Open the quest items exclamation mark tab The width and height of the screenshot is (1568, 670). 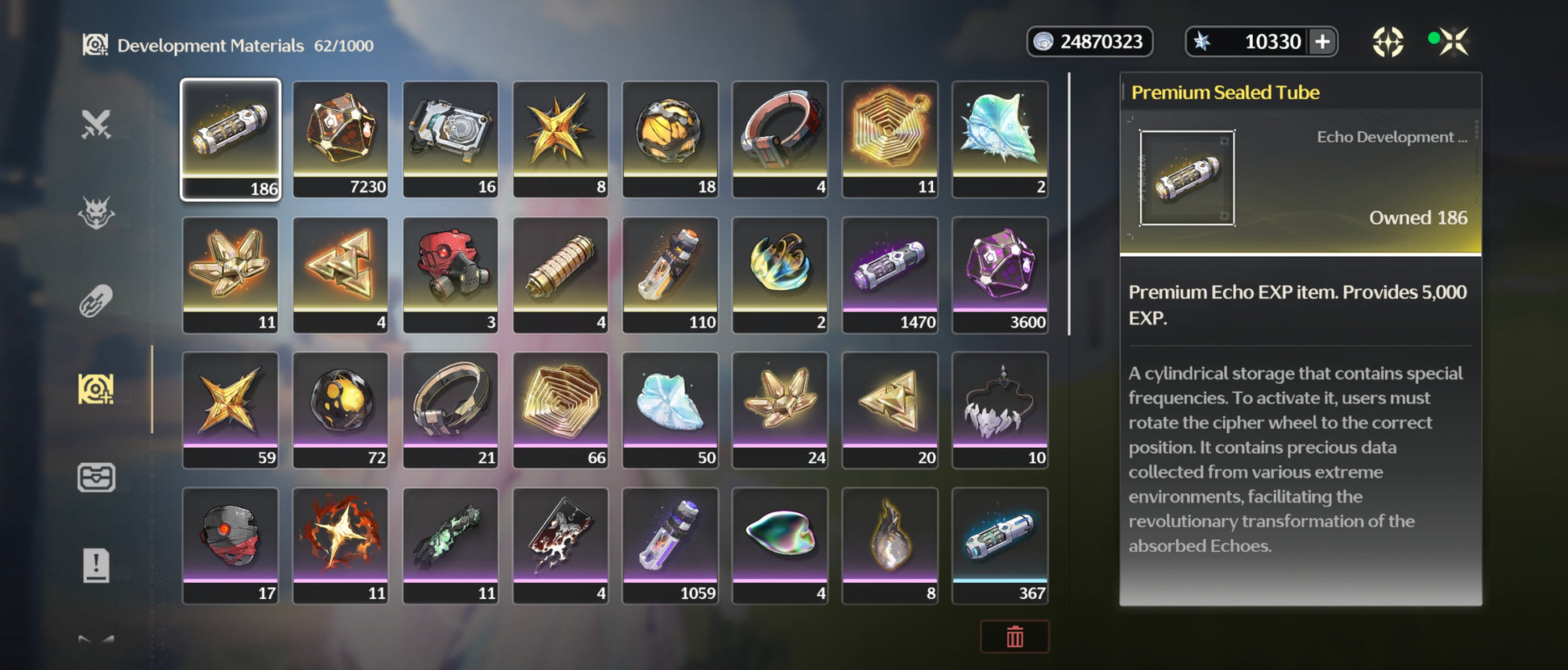pyautogui.click(x=96, y=565)
